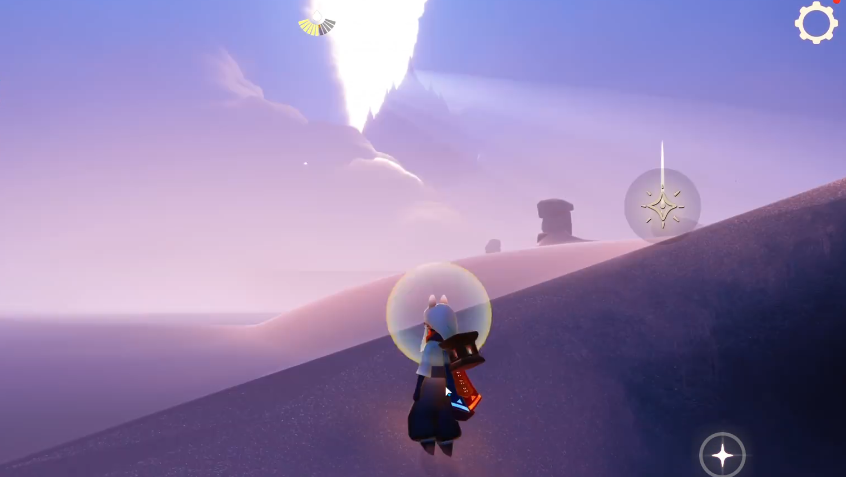Select the glowing star interaction marker

click(662, 206)
